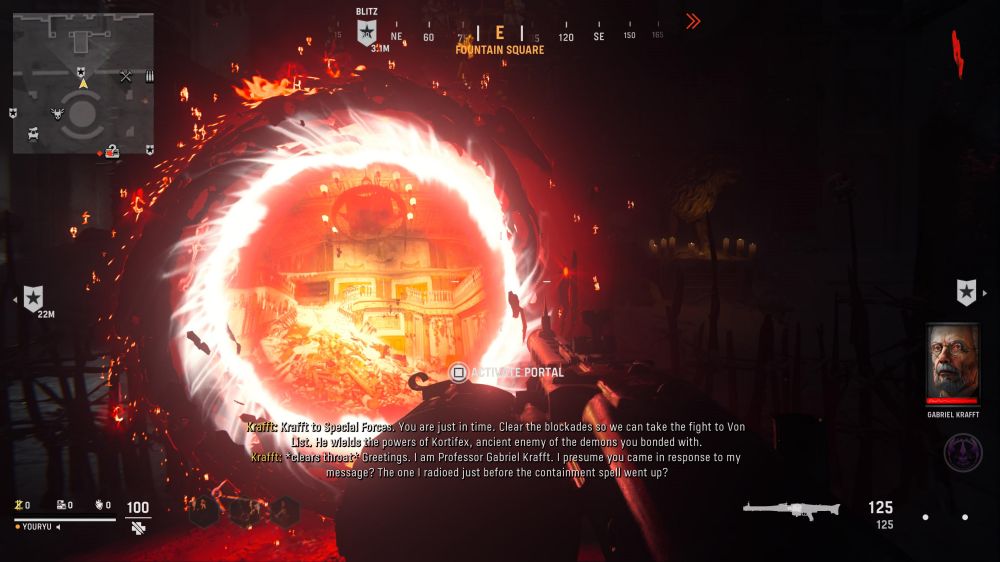The width and height of the screenshot is (1000, 562).
Task: Select the machine gun weapon icon
Action: 791,510
